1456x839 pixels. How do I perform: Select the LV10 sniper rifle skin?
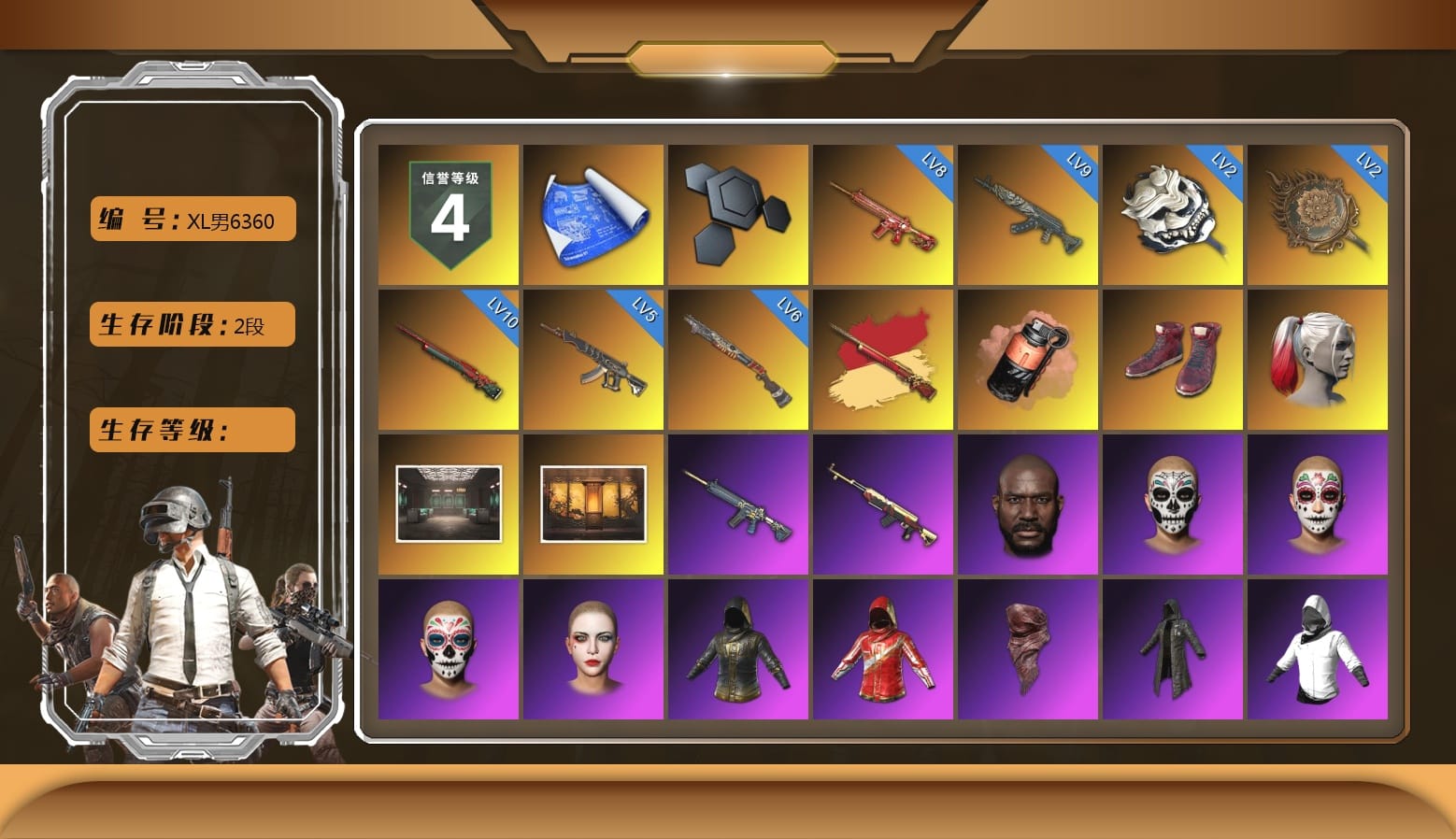pos(447,358)
